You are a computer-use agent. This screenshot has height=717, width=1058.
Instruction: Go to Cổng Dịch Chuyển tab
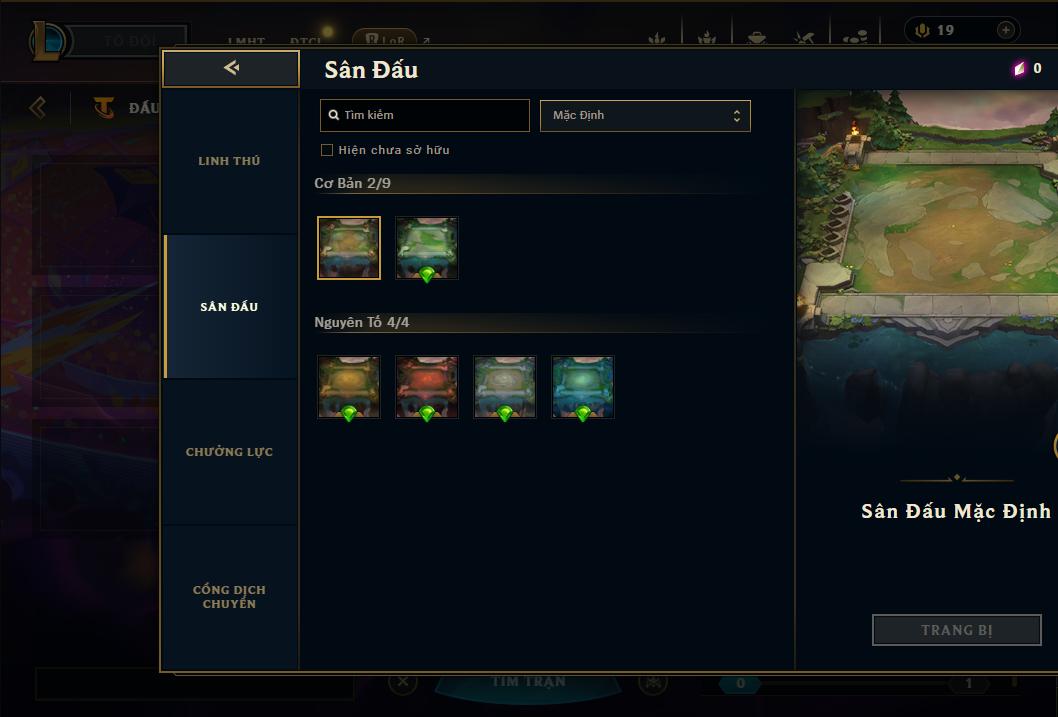pyautogui.click(x=229, y=597)
